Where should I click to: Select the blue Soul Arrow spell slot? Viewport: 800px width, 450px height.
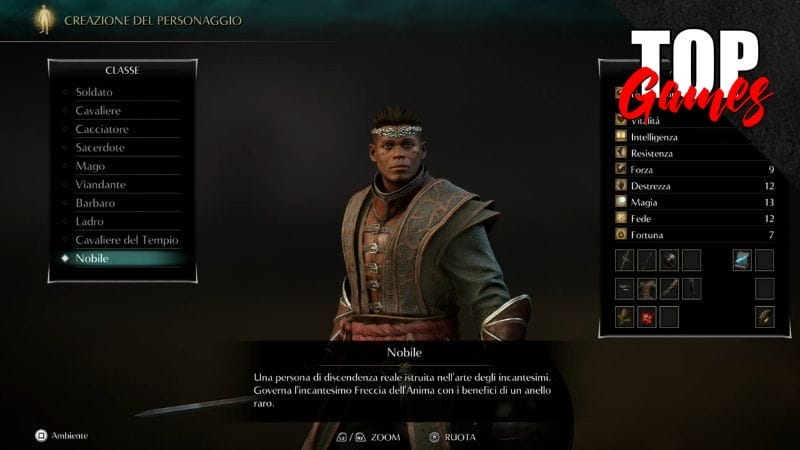tap(742, 261)
